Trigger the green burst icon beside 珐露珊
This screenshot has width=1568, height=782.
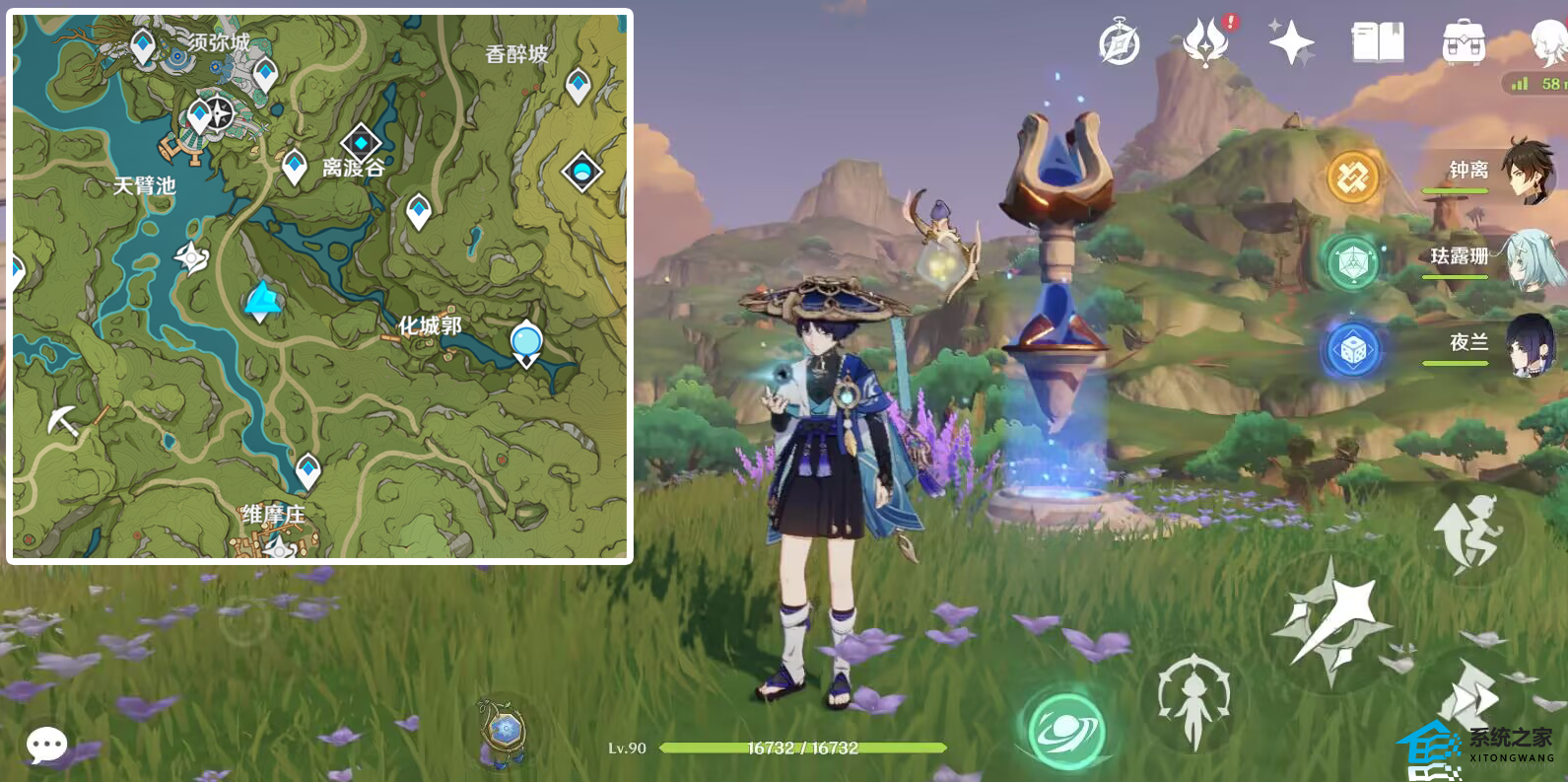tap(1352, 263)
